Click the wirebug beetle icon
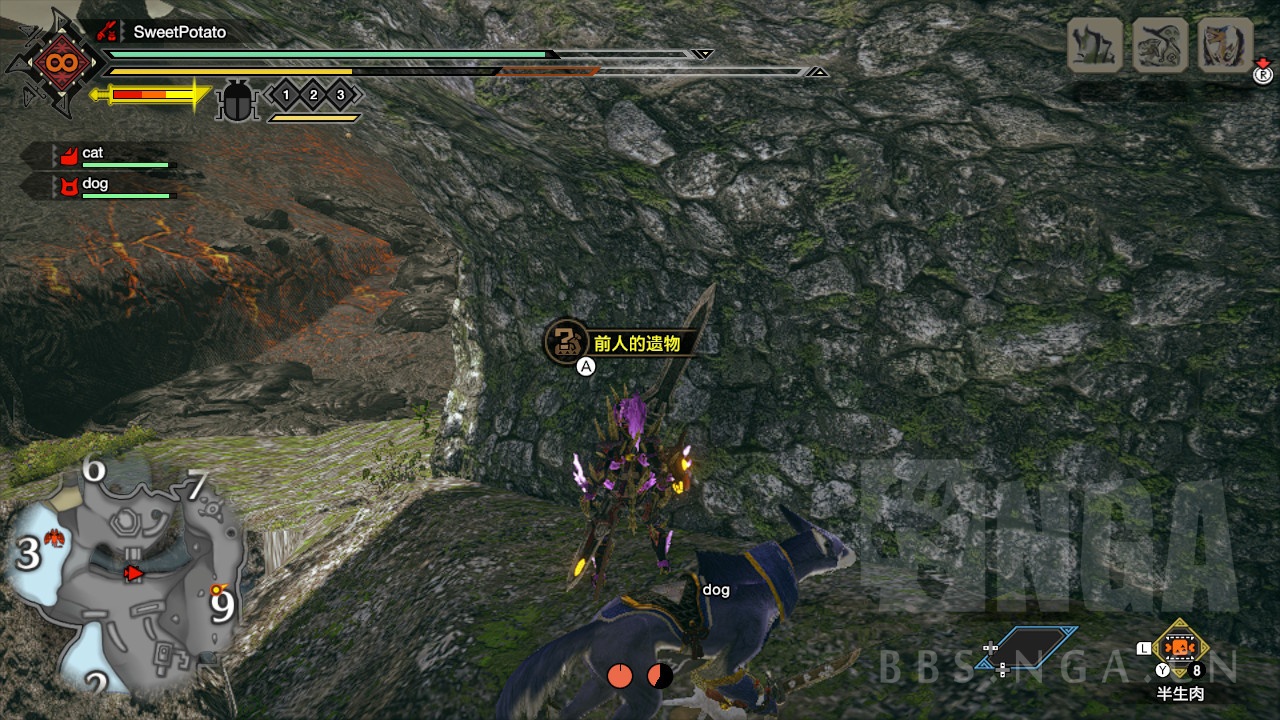1280x720 pixels. [x=238, y=101]
